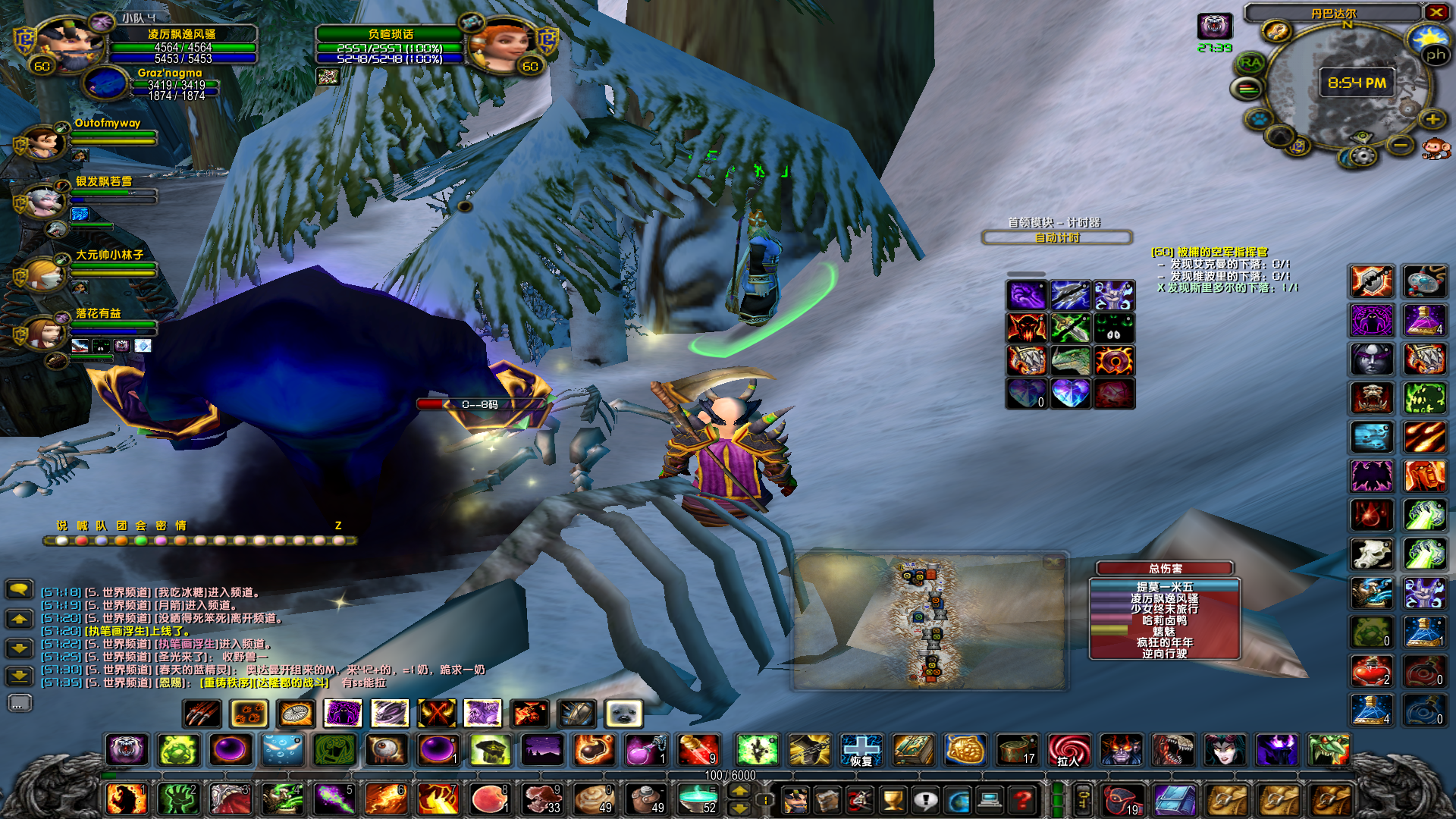The height and width of the screenshot is (819, 1456).
Task: Cast the green hand spell in slot 2
Action: (179, 799)
